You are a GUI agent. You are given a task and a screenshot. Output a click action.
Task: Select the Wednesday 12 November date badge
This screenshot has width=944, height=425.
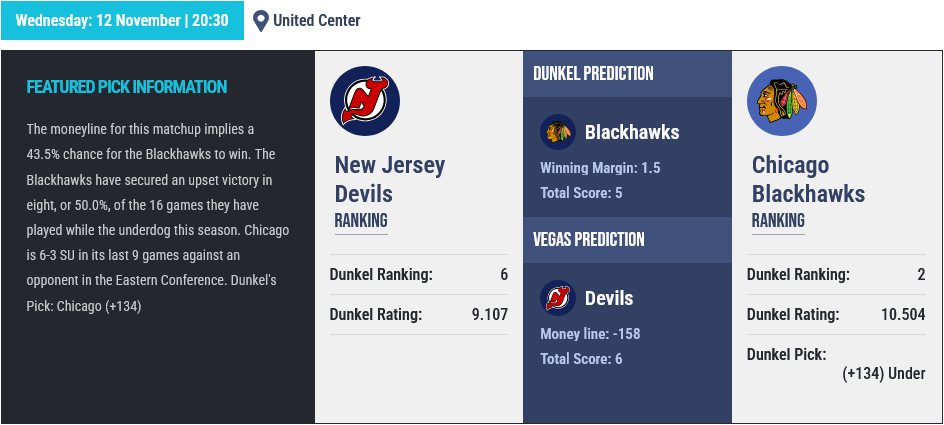click(x=122, y=21)
